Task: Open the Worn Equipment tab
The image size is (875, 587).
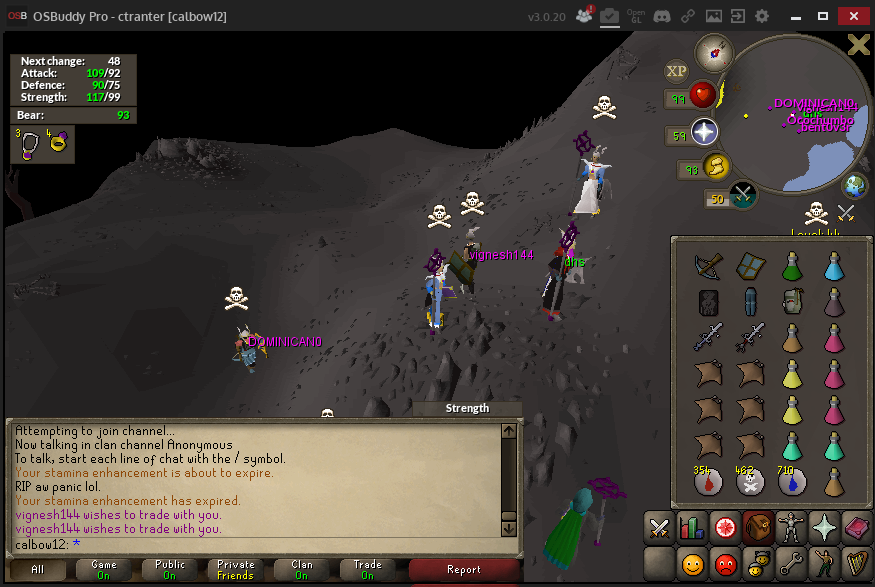Action: pyautogui.click(x=791, y=526)
